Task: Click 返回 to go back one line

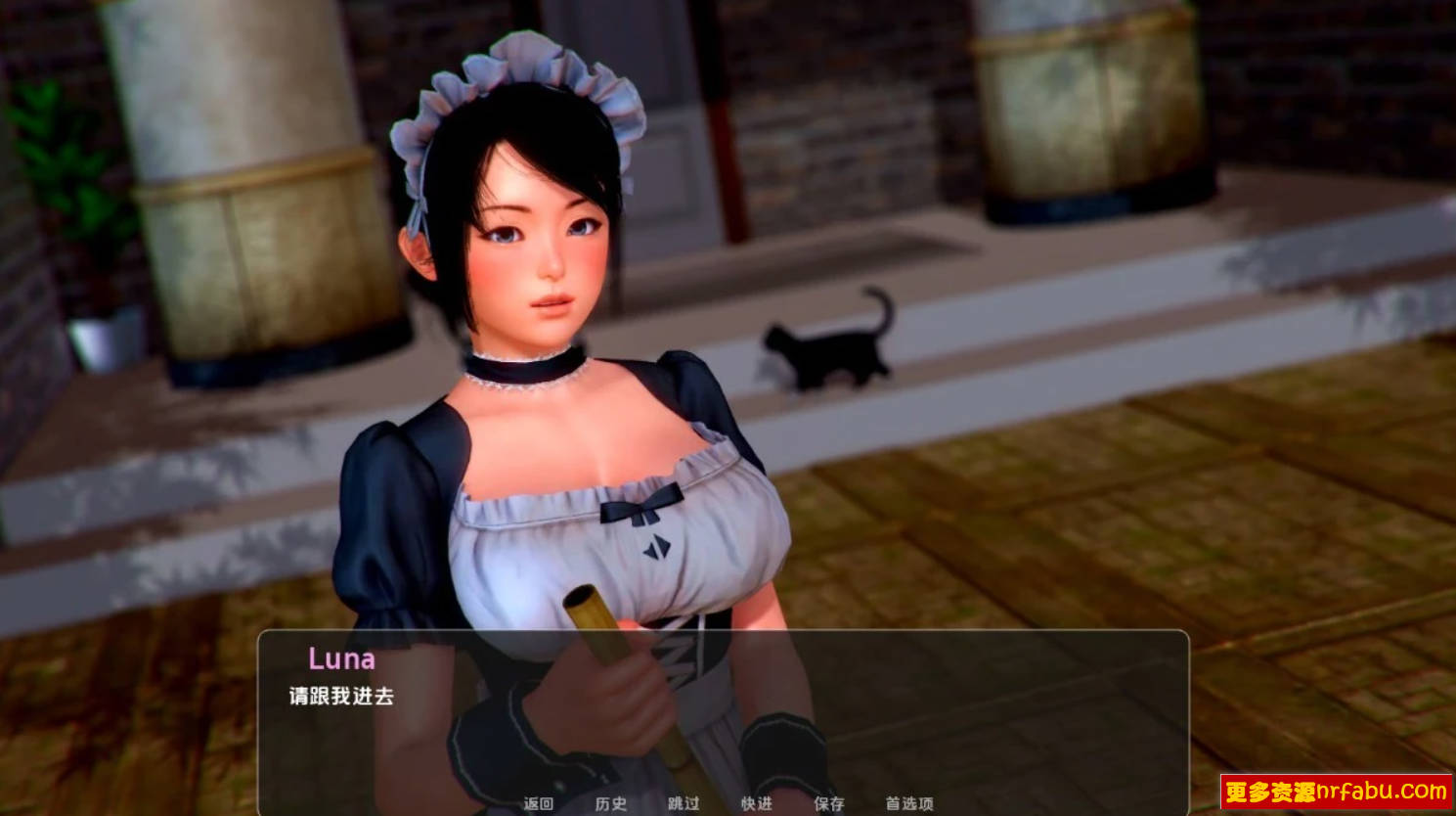Action: point(538,804)
